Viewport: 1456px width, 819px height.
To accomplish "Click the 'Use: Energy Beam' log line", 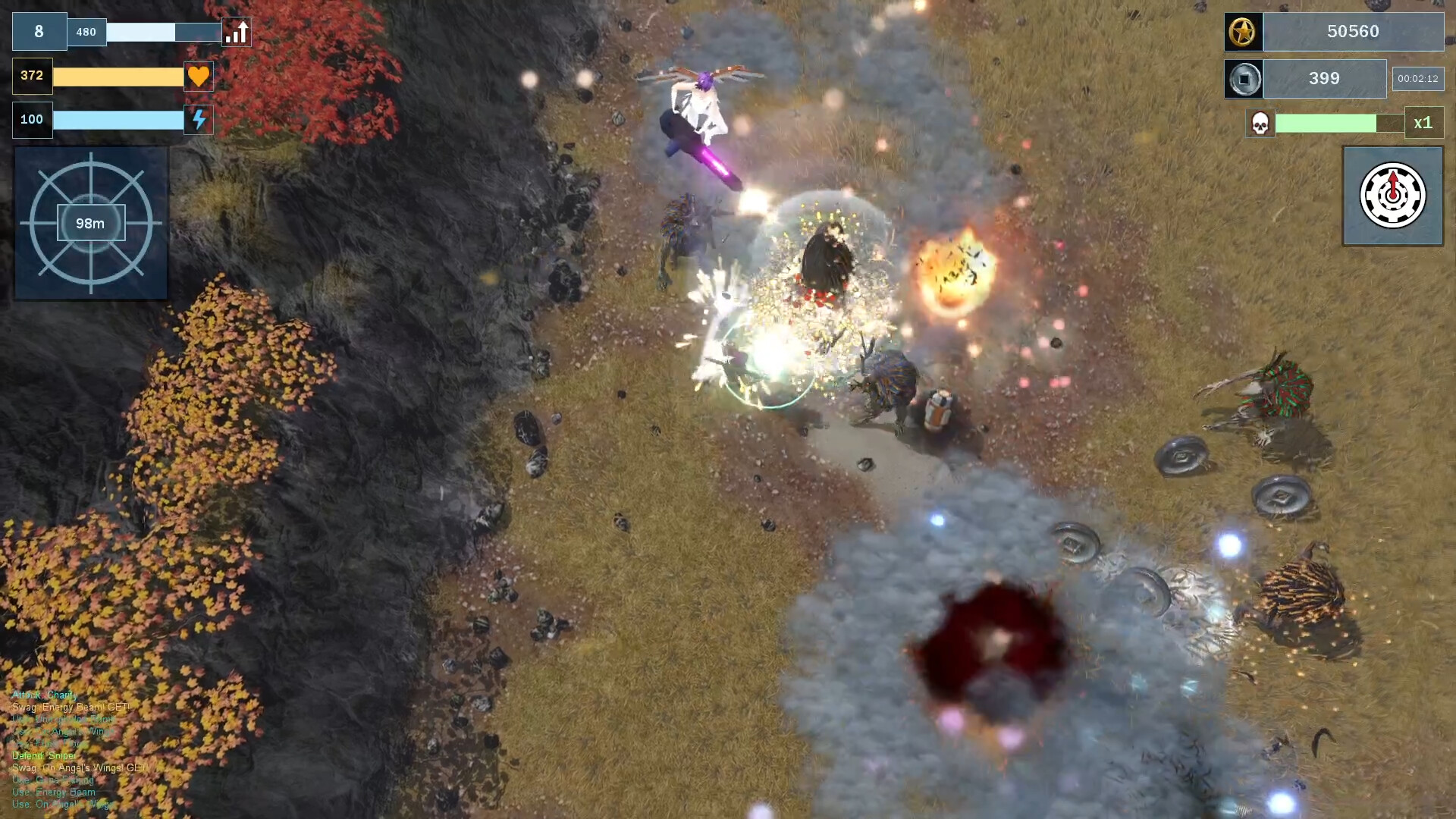I will click(55, 792).
